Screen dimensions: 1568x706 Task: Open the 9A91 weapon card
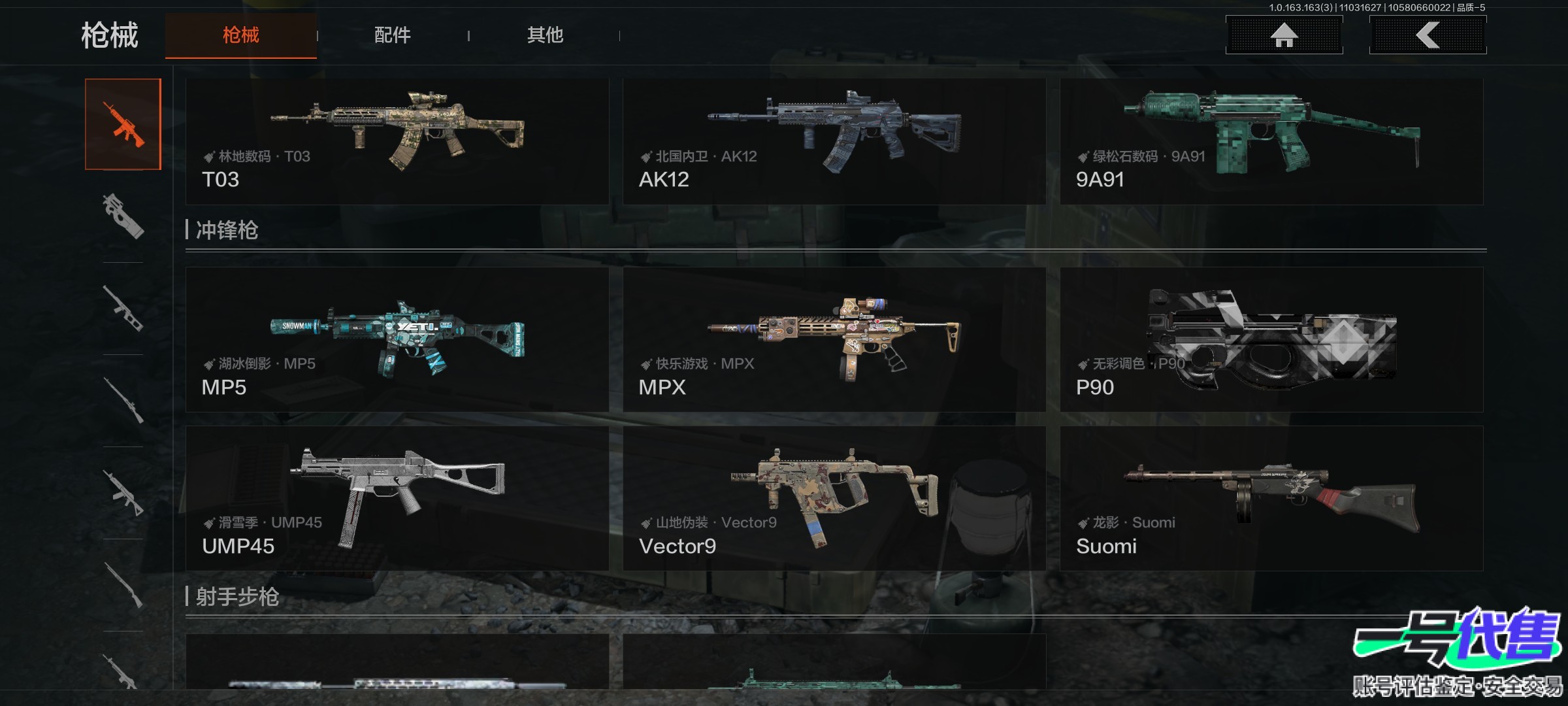(x=1271, y=141)
